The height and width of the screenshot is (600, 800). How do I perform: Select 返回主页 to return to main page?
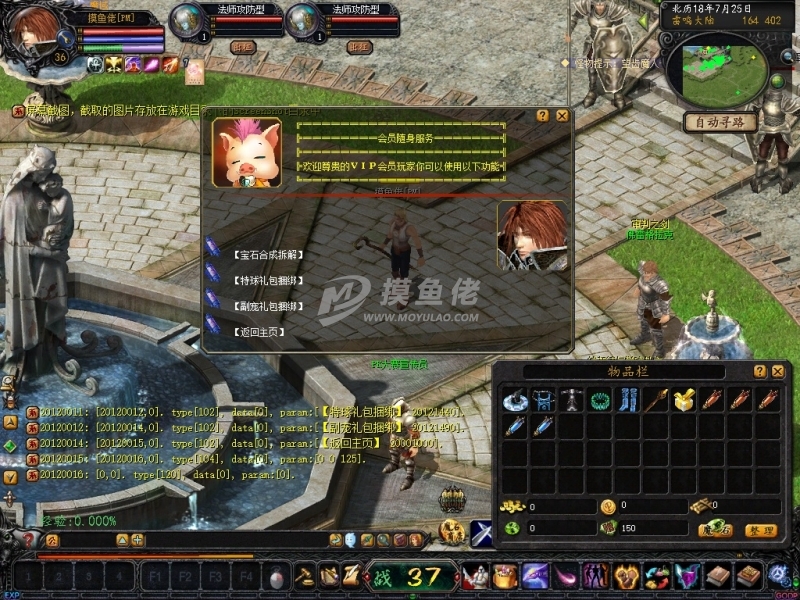click(258, 331)
